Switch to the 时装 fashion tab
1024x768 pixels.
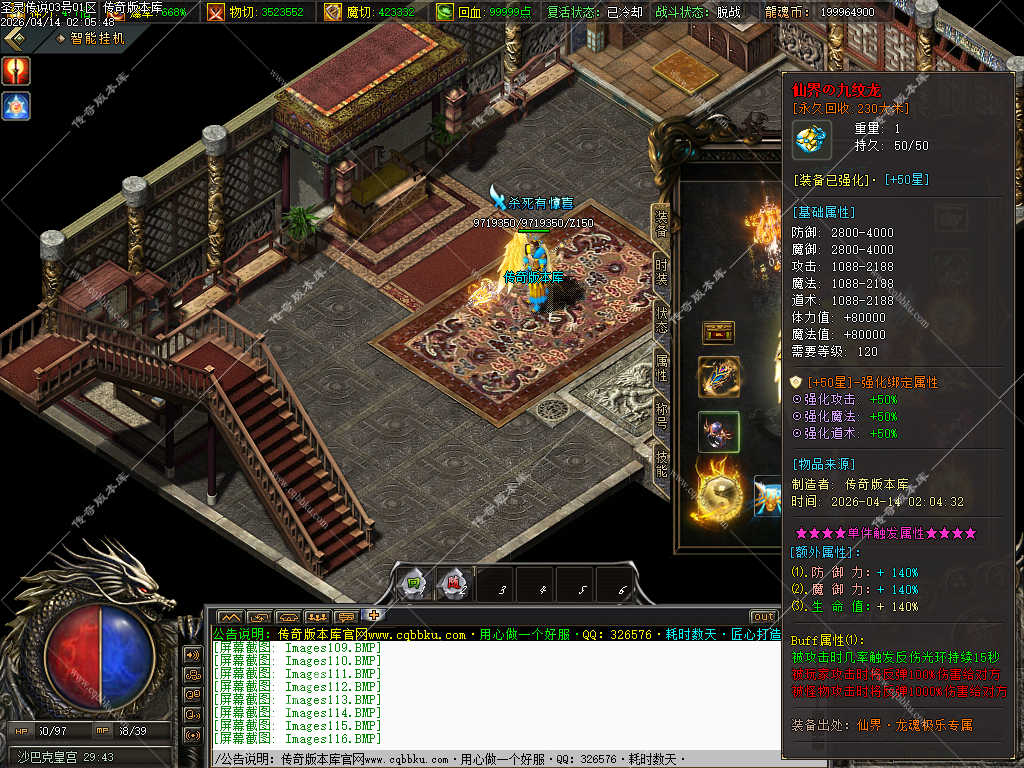point(662,272)
